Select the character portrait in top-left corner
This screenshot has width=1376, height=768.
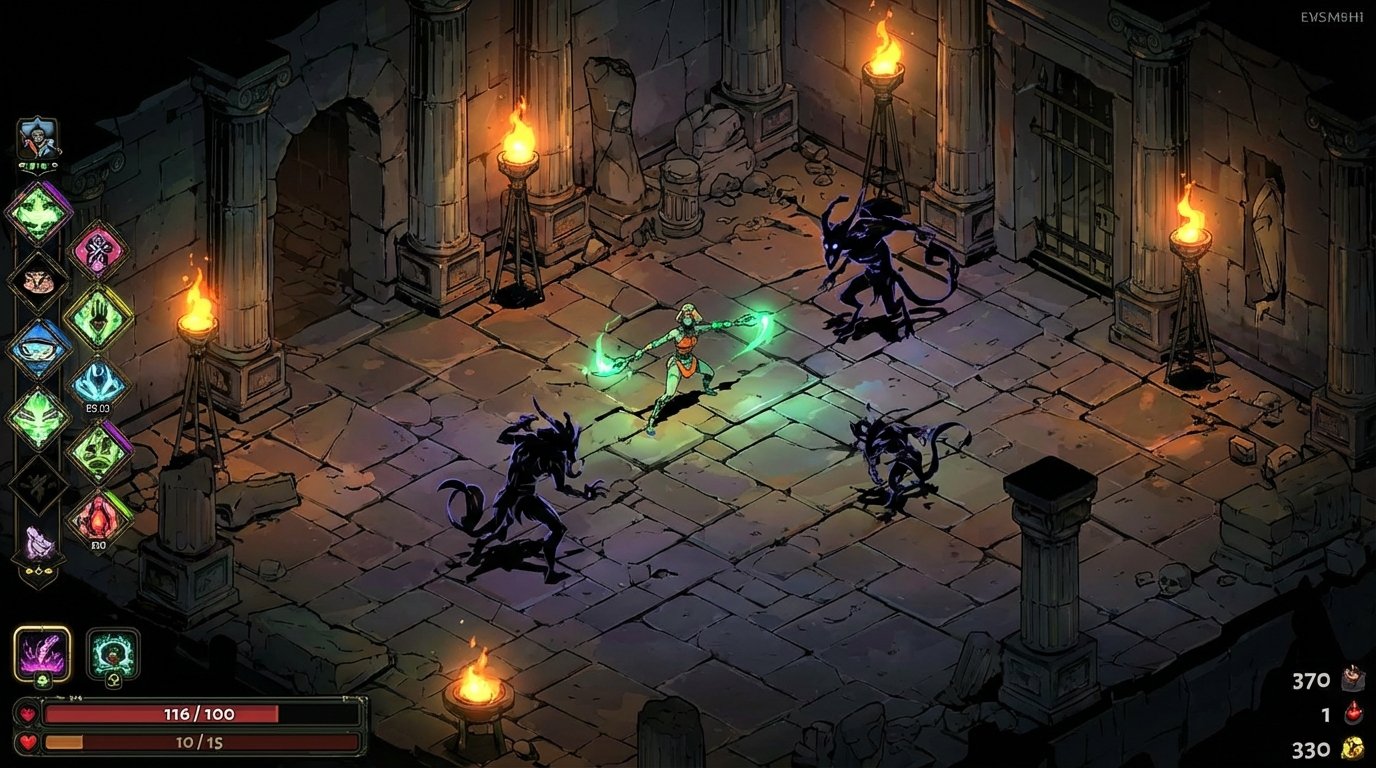37,137
